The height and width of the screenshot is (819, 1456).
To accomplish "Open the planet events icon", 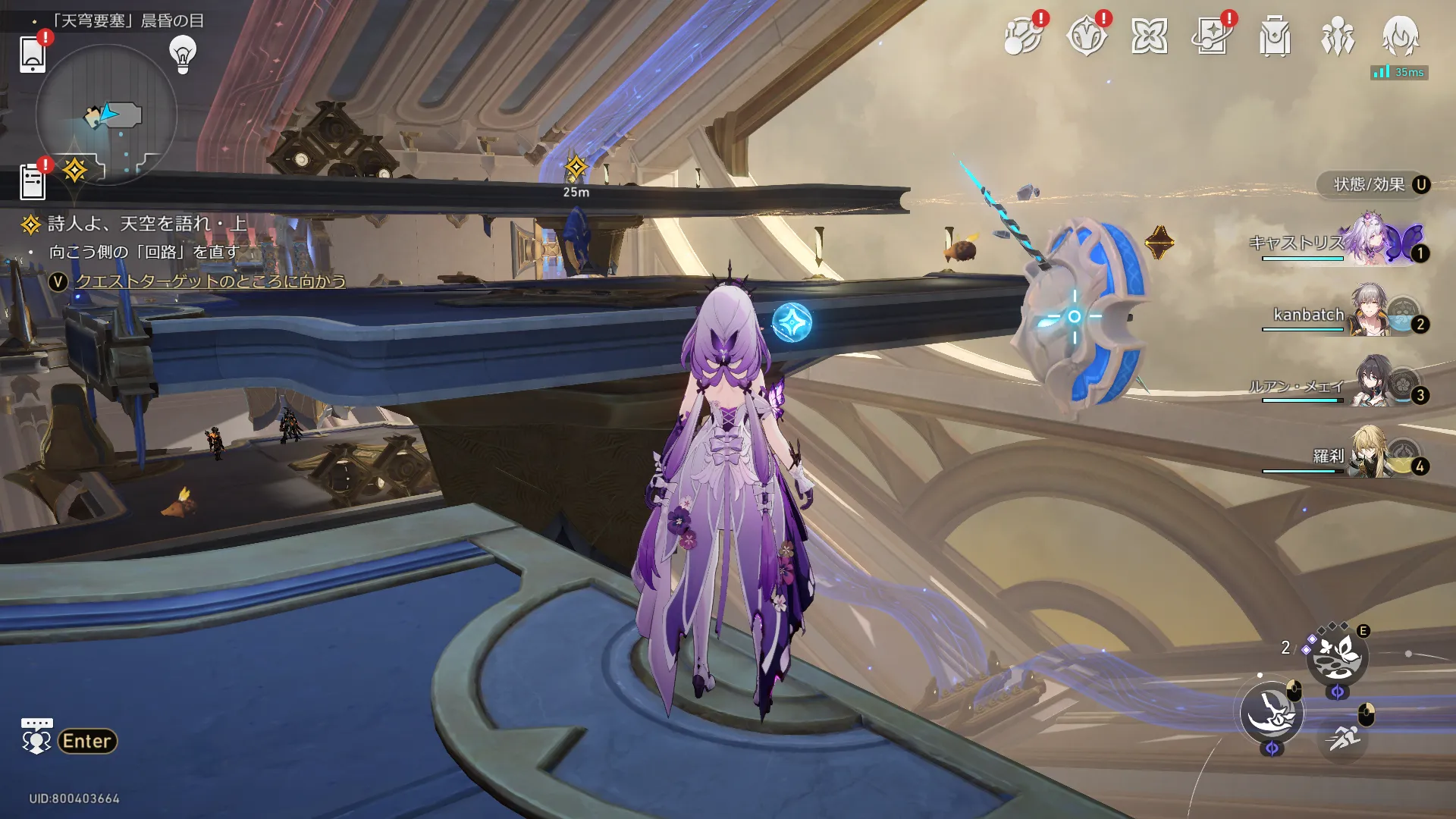I will click(1022, 36).
